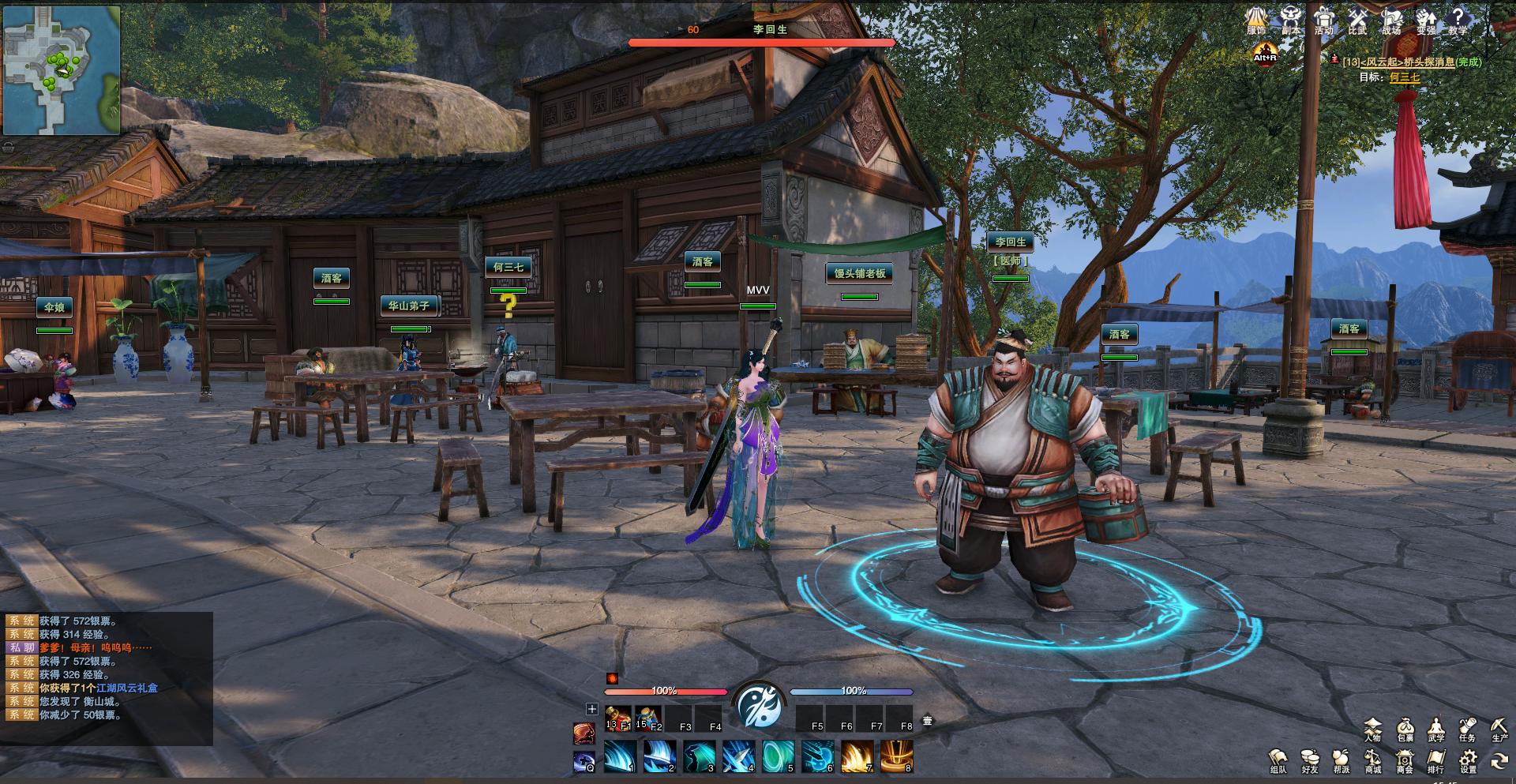
Task: Open the village minimap
Action: (x=62, y=69)
